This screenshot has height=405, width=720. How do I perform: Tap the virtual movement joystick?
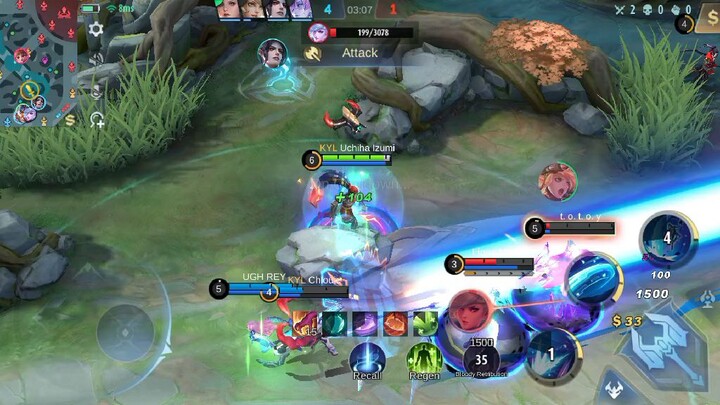tap(125, 332)
